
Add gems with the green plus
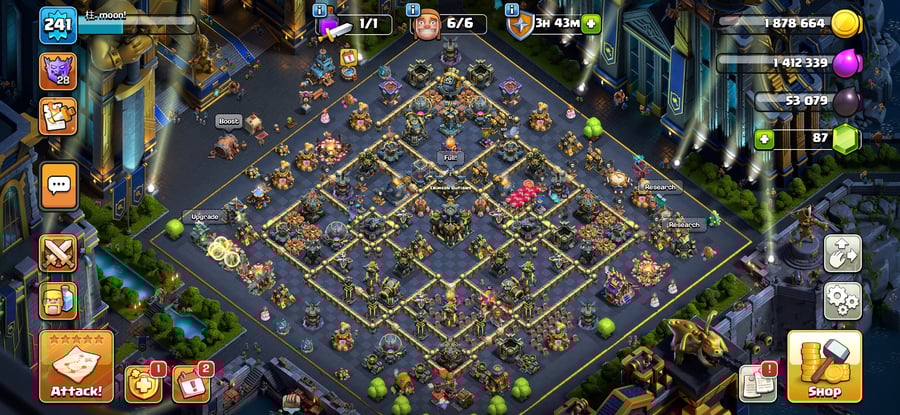765,139
